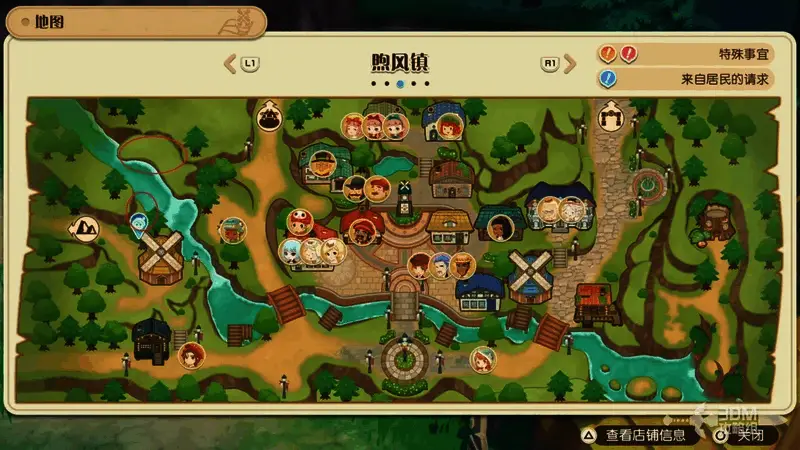Image resolution: width=800 pixels, height=450 pixels.
Task: Select the portrait left of the west bridge
Action: point(232,229)
